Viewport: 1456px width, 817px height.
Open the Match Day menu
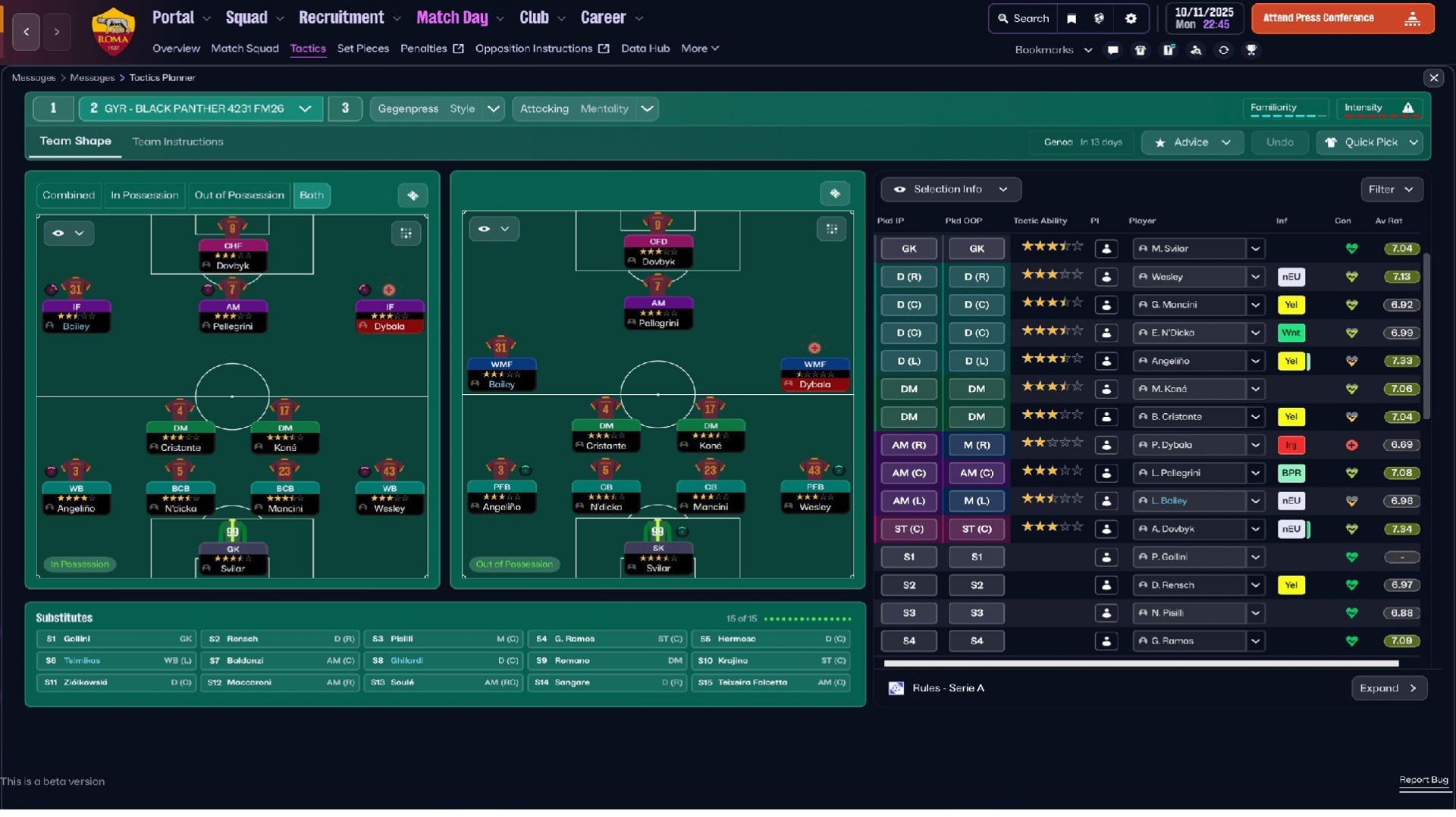click(x=452, y=17)
